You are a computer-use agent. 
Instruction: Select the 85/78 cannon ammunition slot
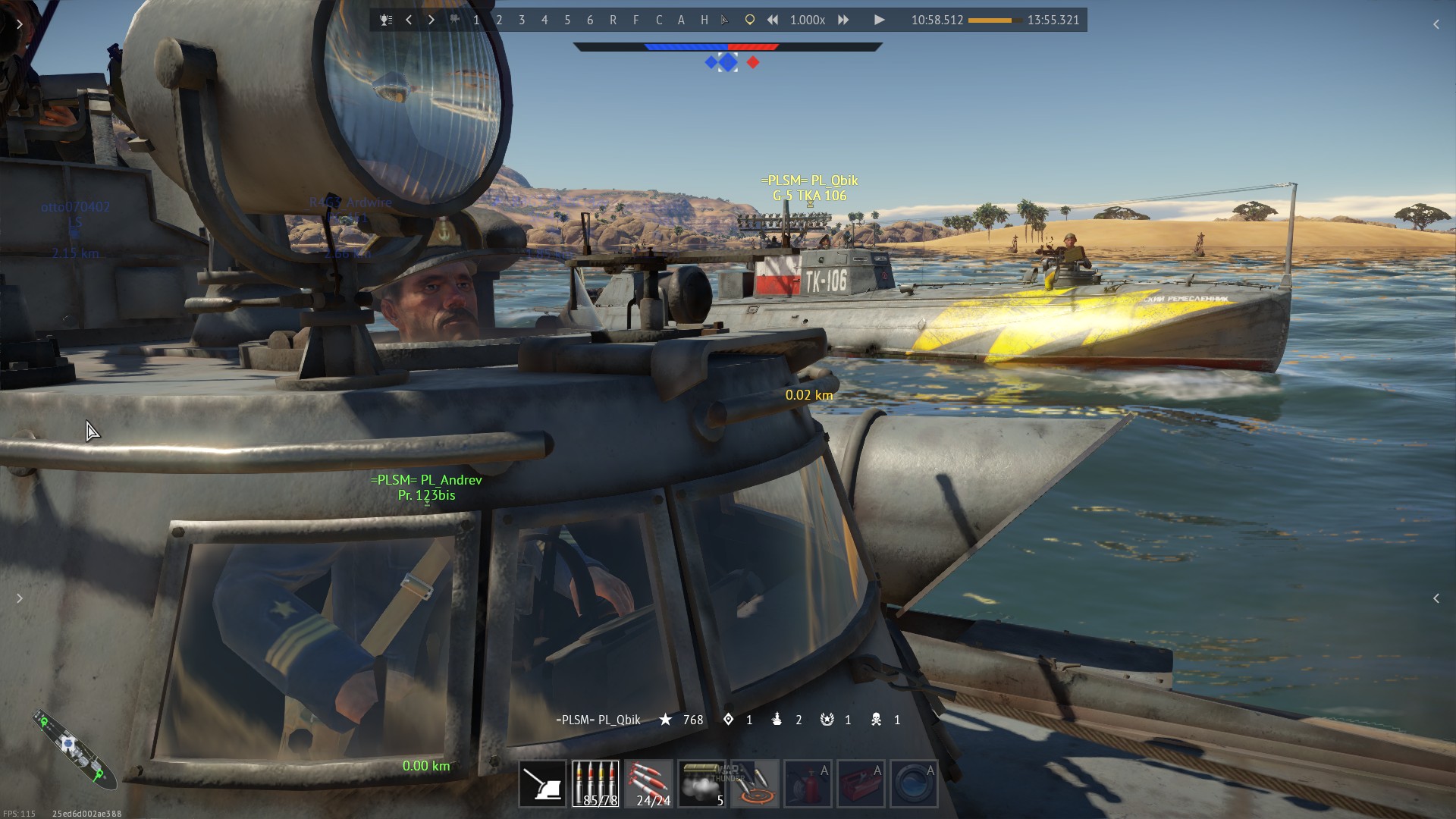(595, 783)
